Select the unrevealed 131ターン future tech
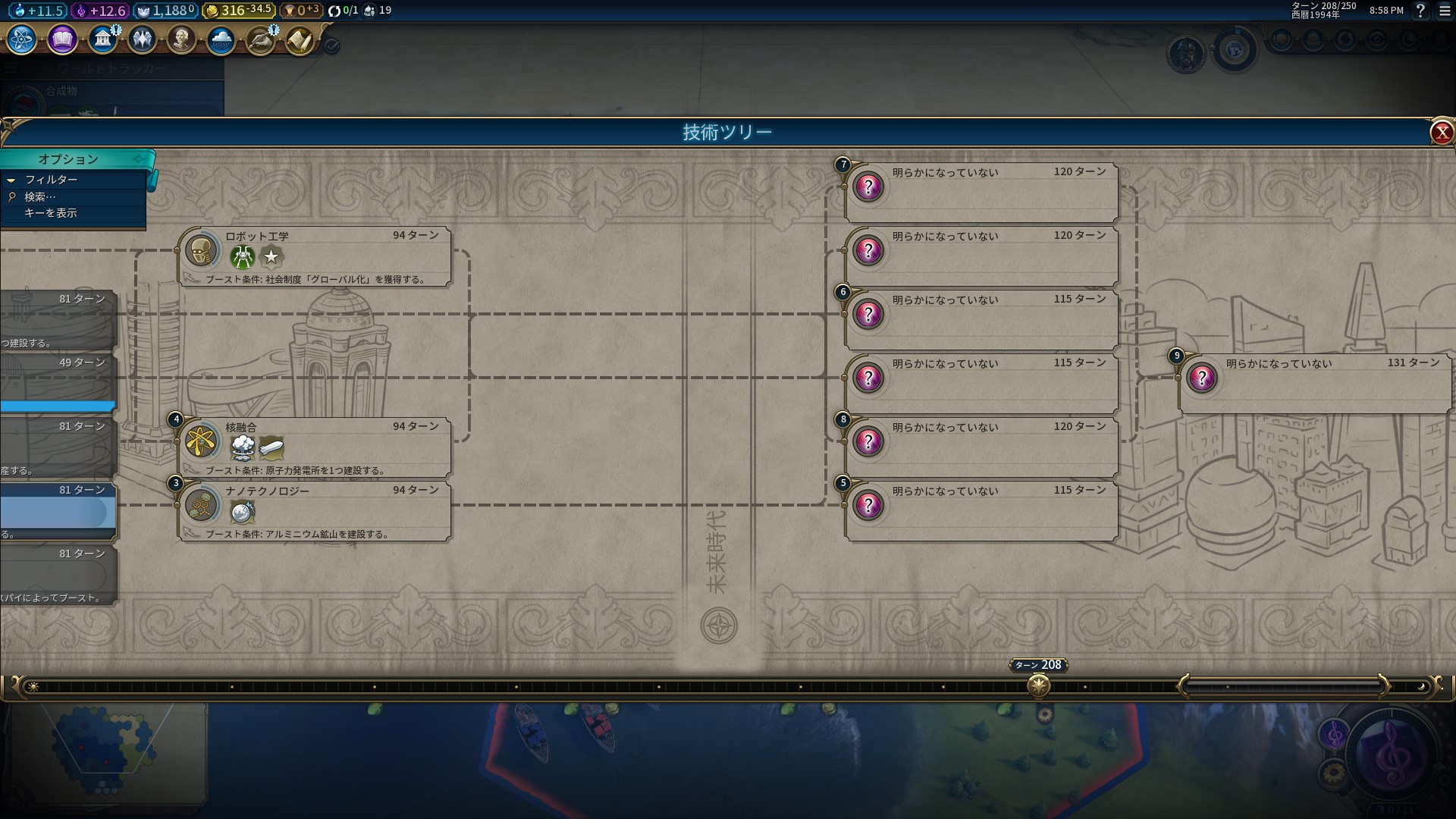The height and width of the screenshot is (819, 1456). point(1313,384)
